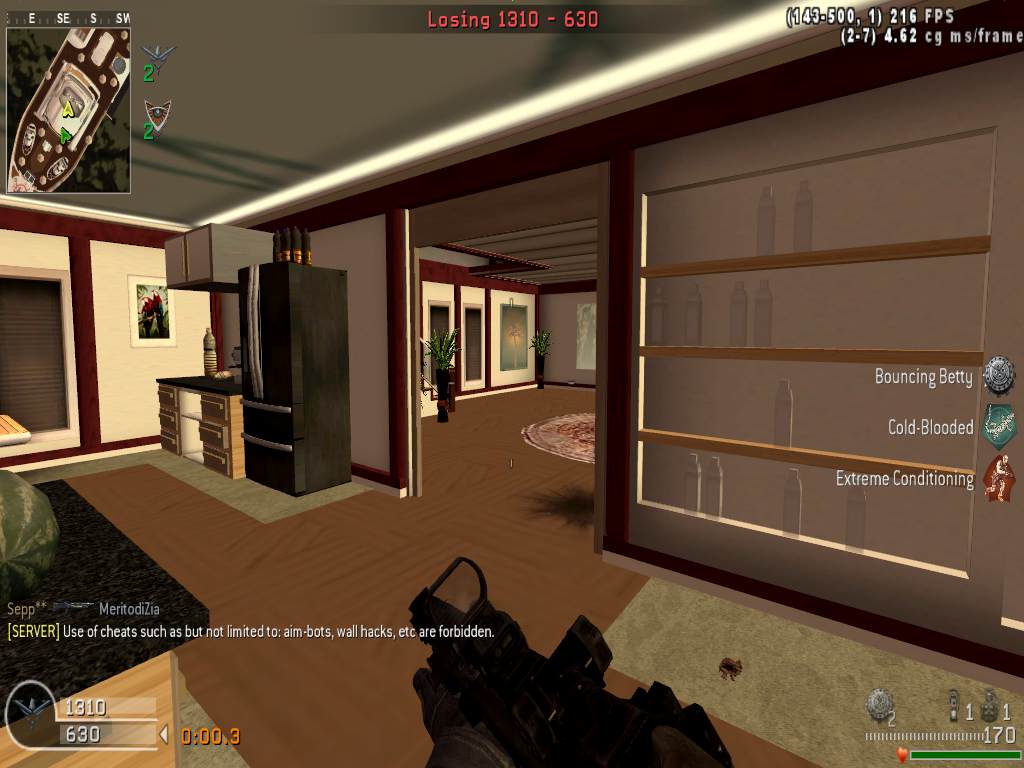Click the Bouncing Betty perk icon

pos(998,376)
